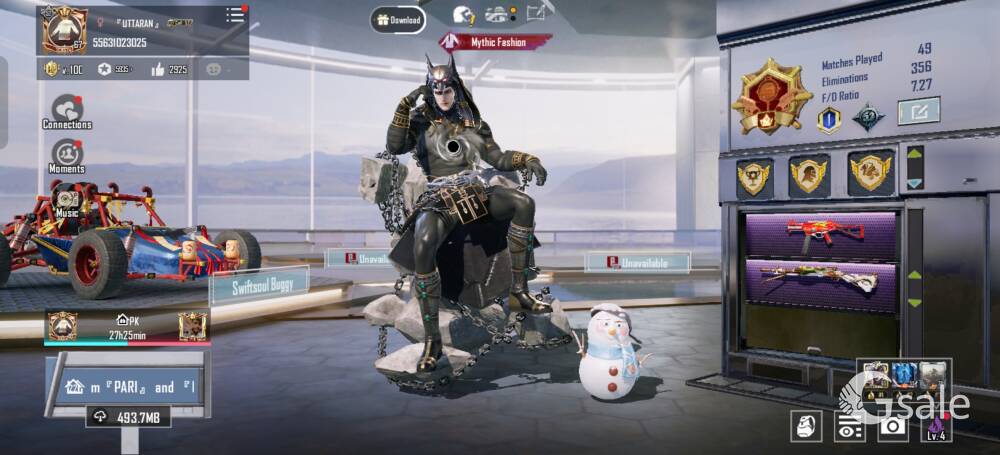Open the 493.7MB cloud download
The height and width of the screenshot is (455, 1000).
[x=128, y=416]
